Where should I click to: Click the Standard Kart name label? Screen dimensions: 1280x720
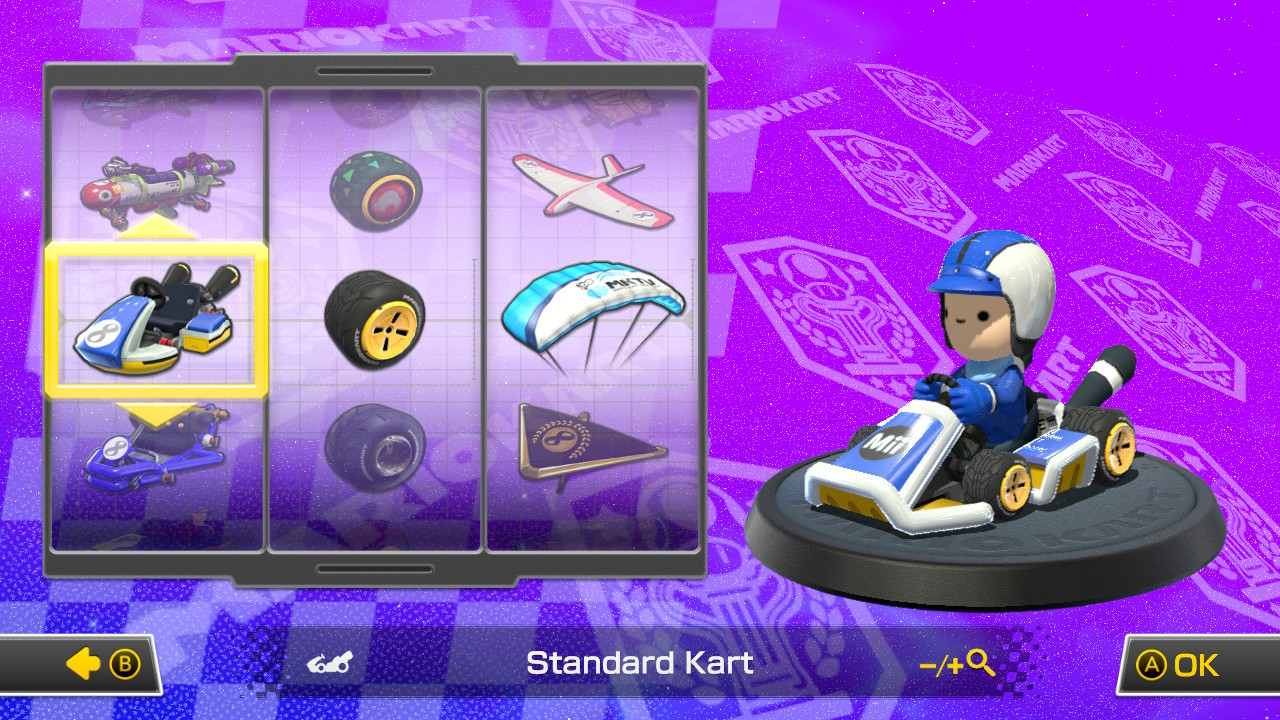pyautogui.click(x=640, y=662)
